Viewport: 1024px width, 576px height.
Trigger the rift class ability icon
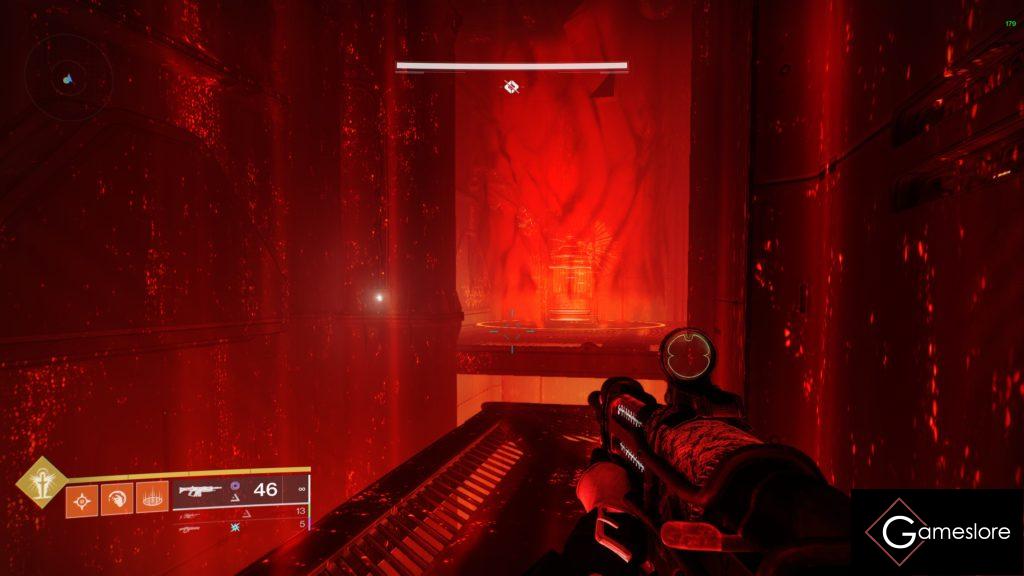[x=152, y=500]
